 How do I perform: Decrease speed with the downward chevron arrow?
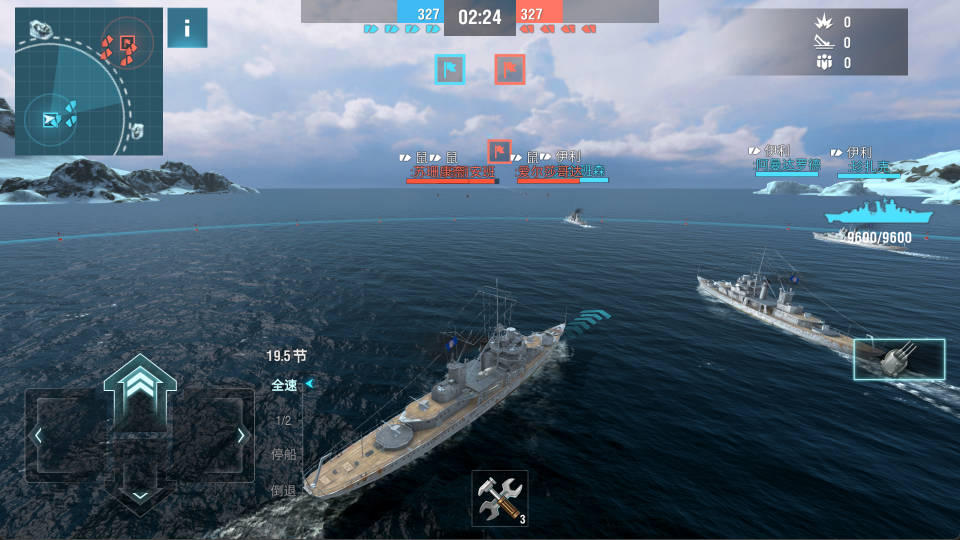[140, 494]
